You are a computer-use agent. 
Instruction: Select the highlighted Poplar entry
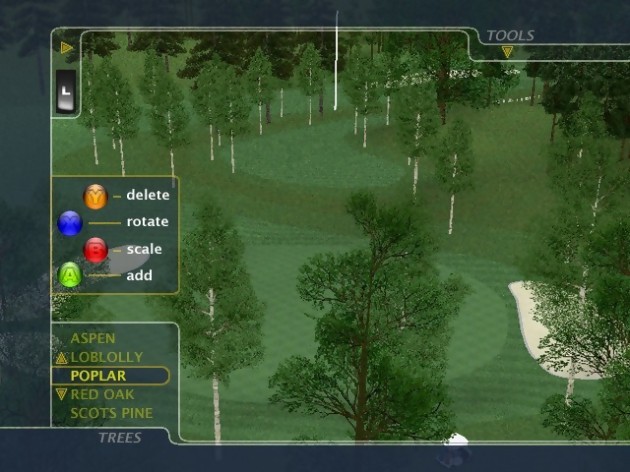click(98, 376)
